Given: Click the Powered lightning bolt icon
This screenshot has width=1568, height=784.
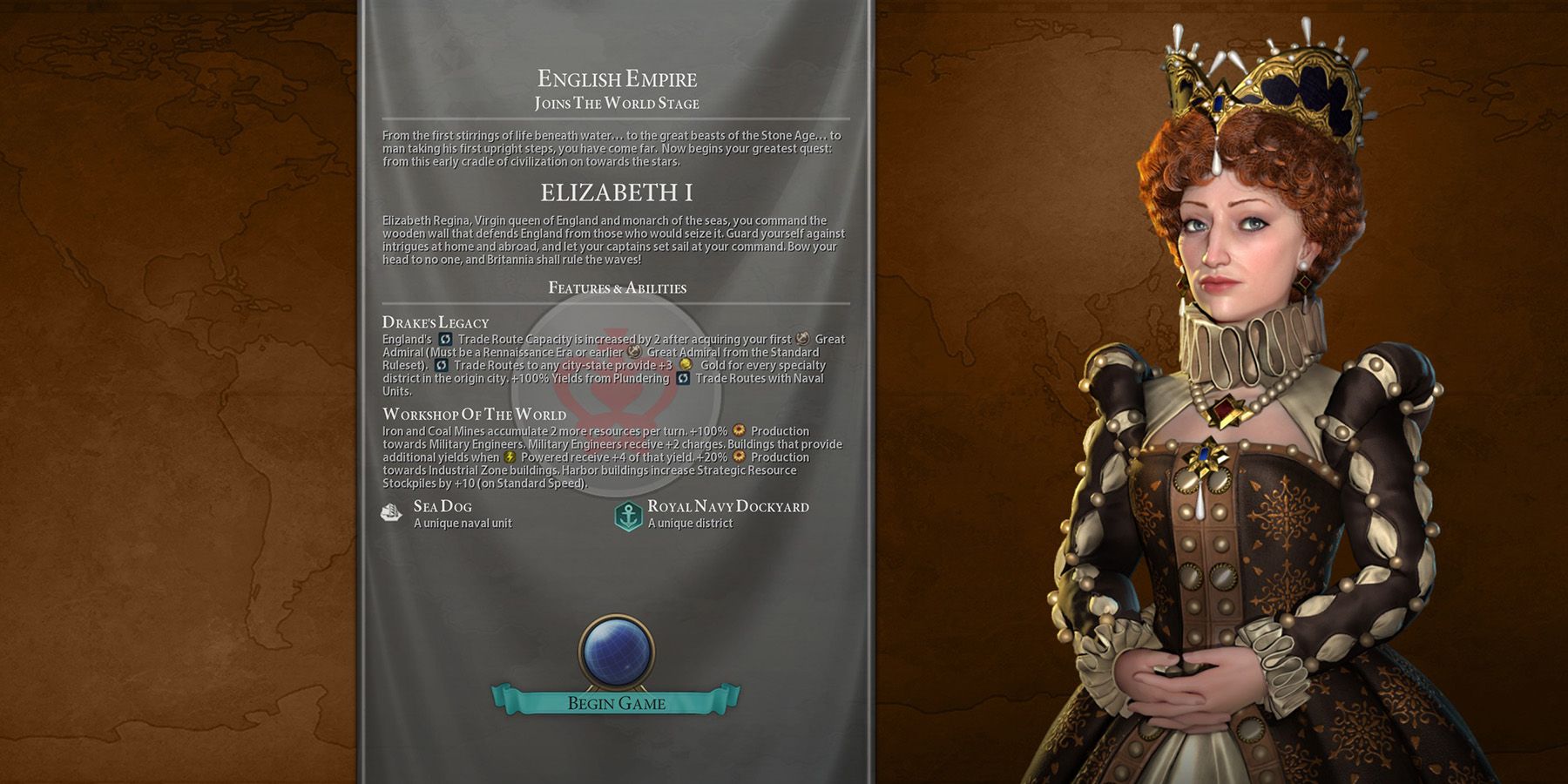Looking at the screenshot, I should pyautogui.click(x=510, y=458).
